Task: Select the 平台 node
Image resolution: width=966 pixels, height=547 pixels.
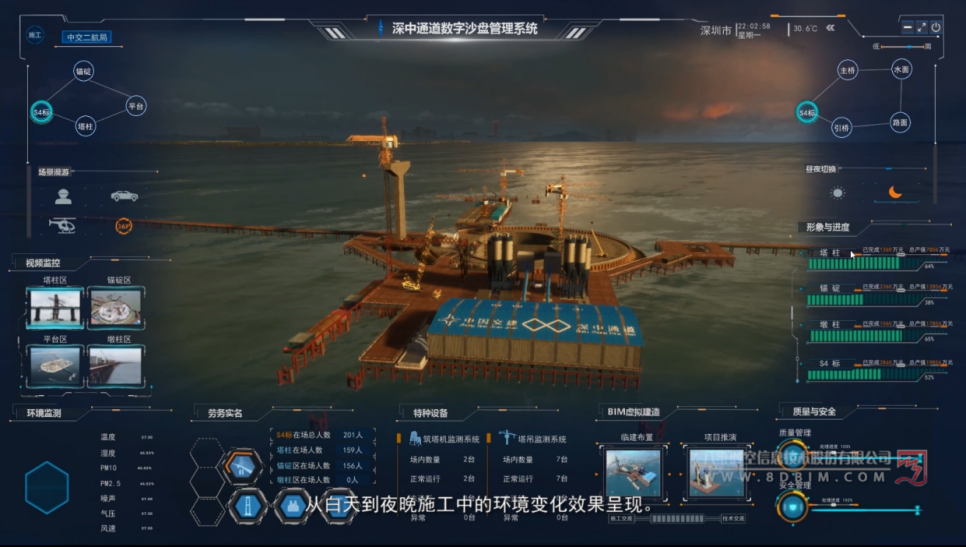Action: click(x=136, y=105)
